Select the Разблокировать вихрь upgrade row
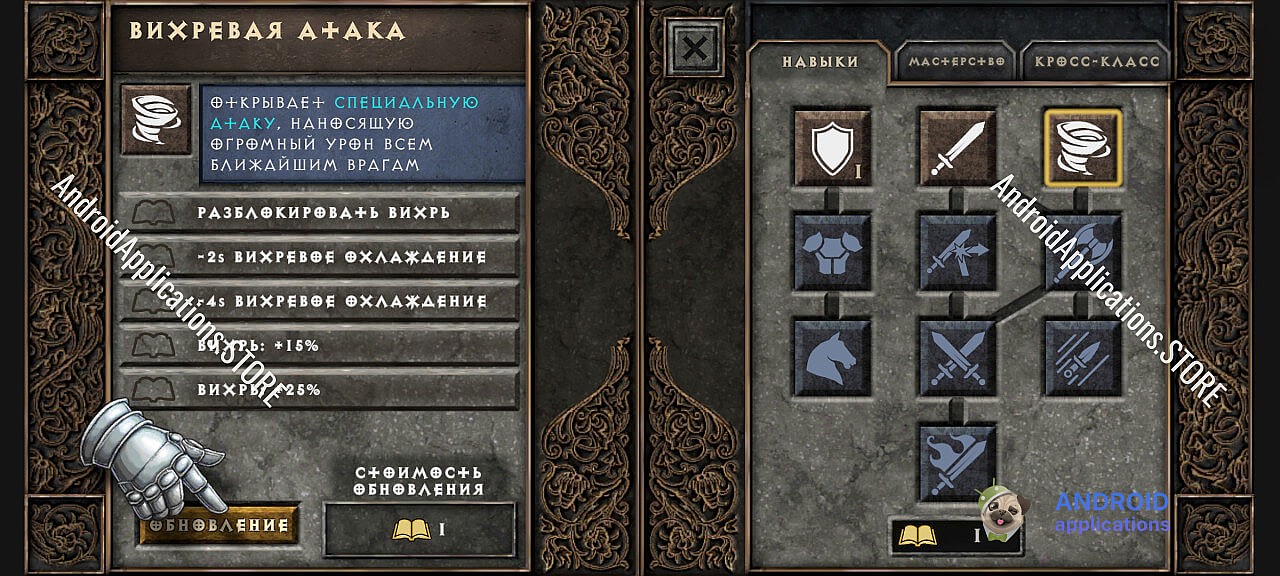 (x=320, y=212)
